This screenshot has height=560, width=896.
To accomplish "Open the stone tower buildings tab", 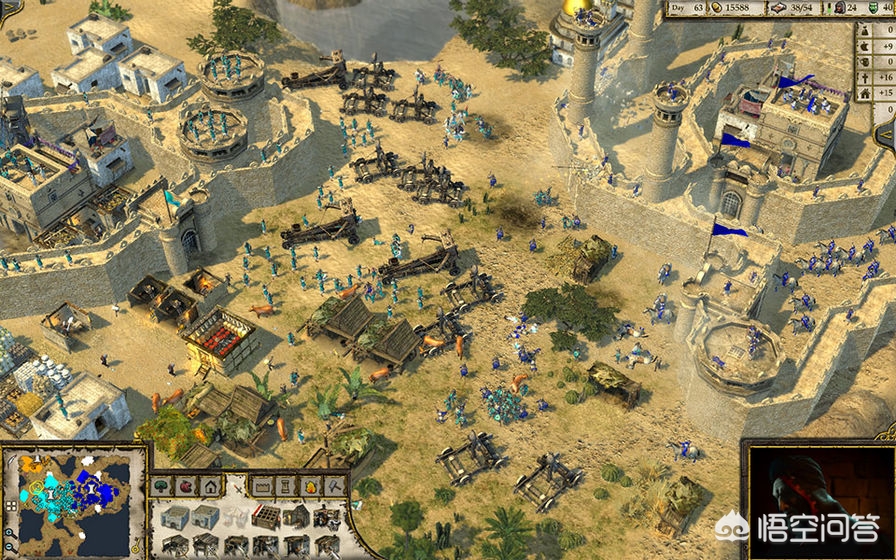I will click(x=287, y=486).
